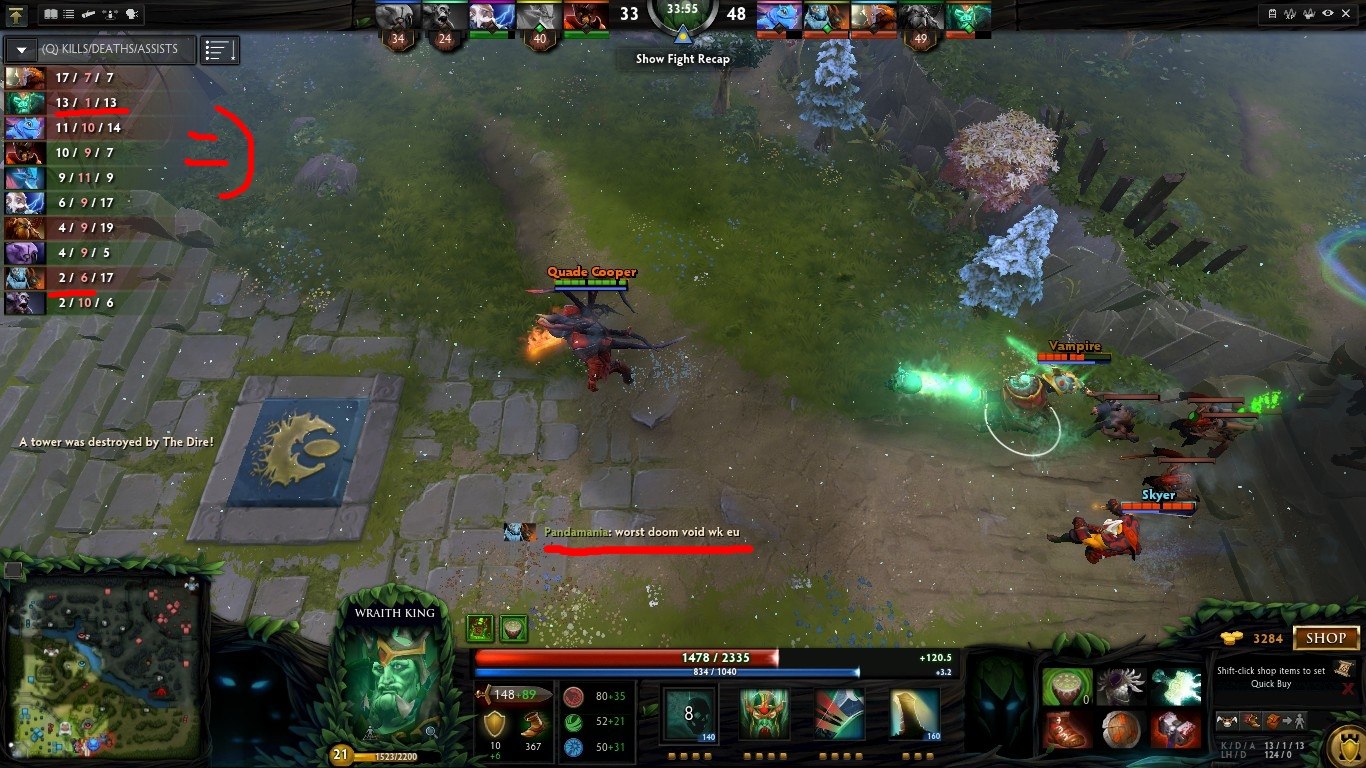Clear the quick buy with red X
The height and width of the screenshot is (768, 1366).
coord(1348,688)
